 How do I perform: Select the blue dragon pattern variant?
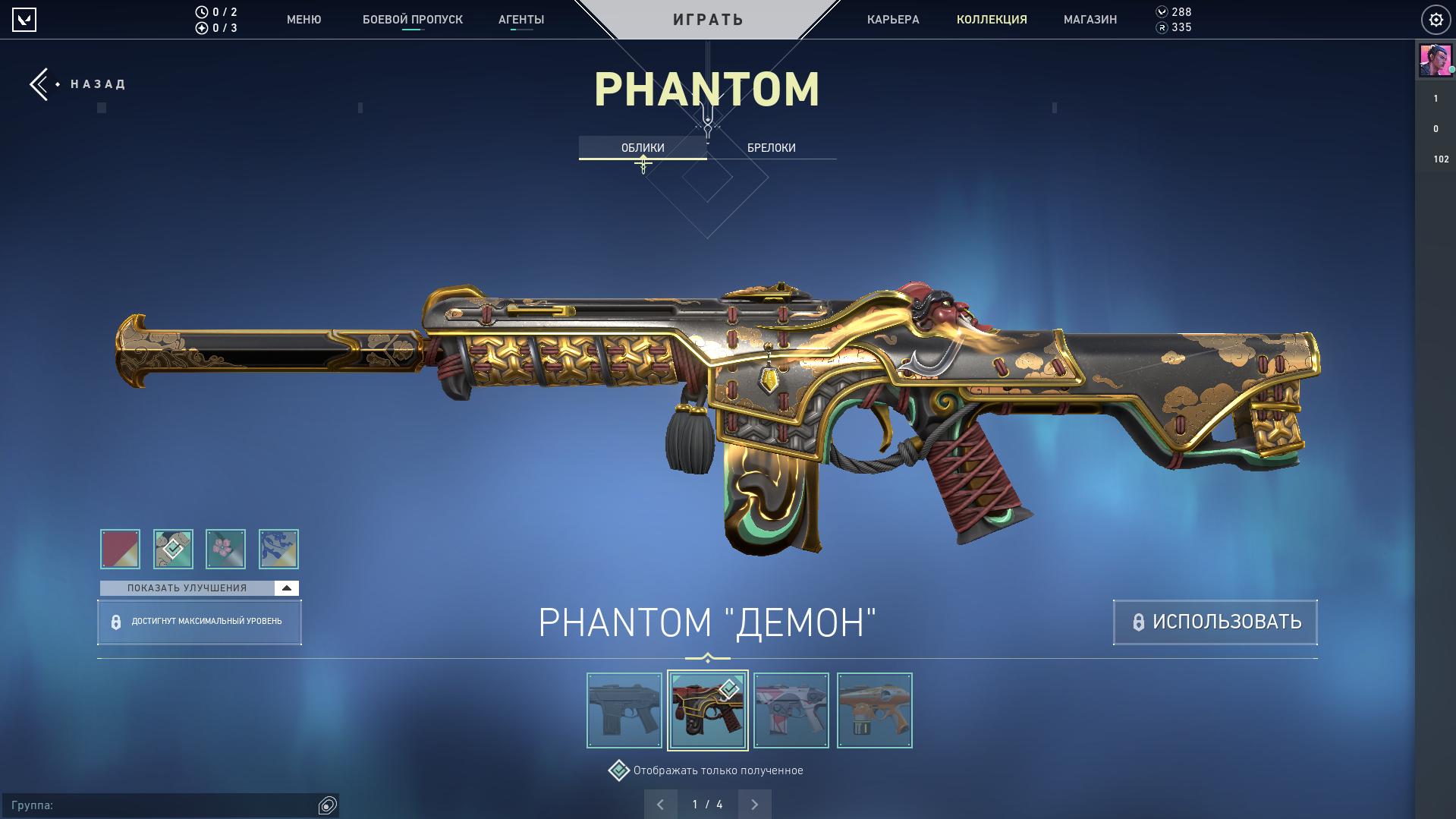pyautogui.click(x=278, y=549)
